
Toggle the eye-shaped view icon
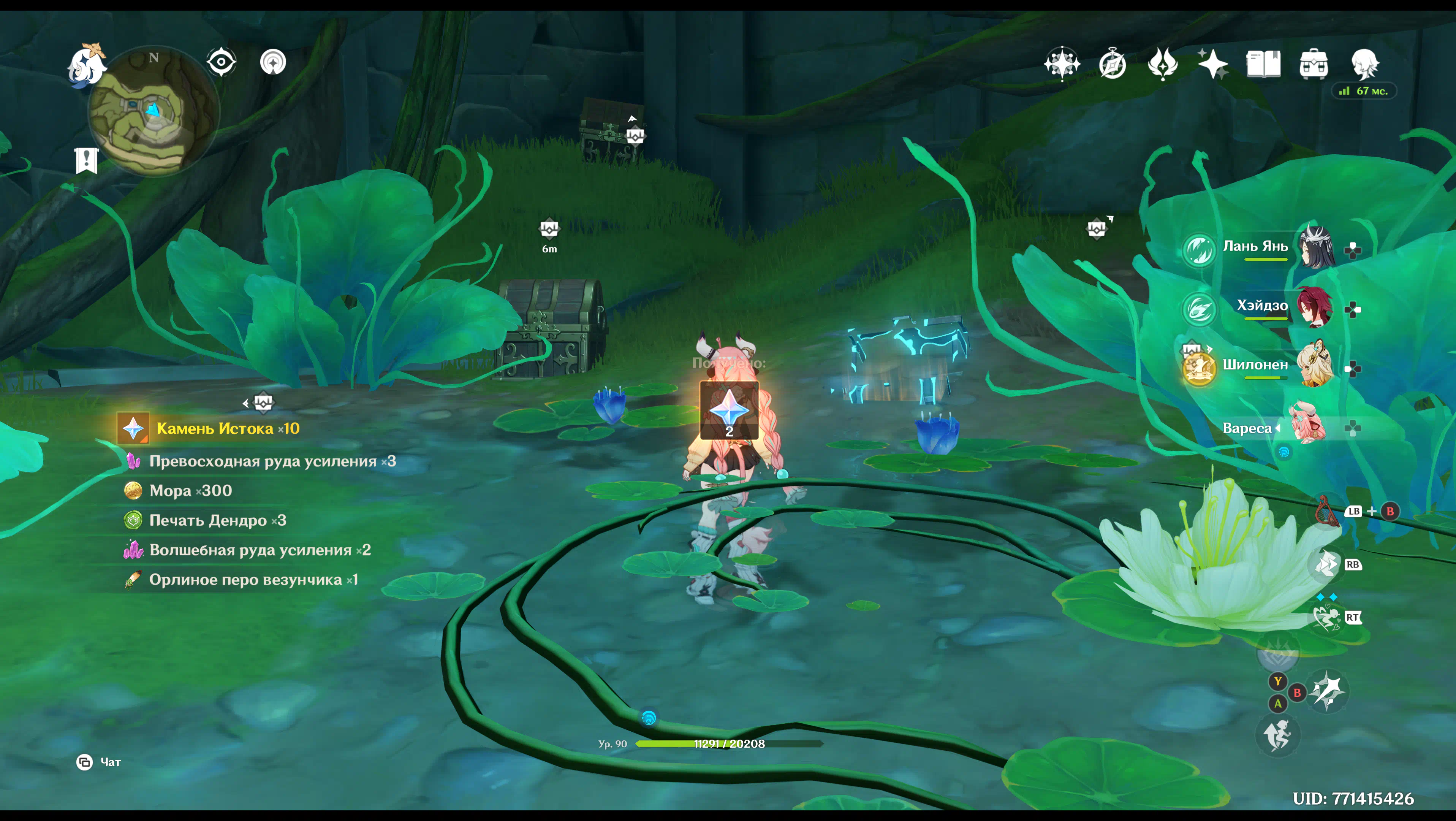pyautogui.click(x=221, y=62)
